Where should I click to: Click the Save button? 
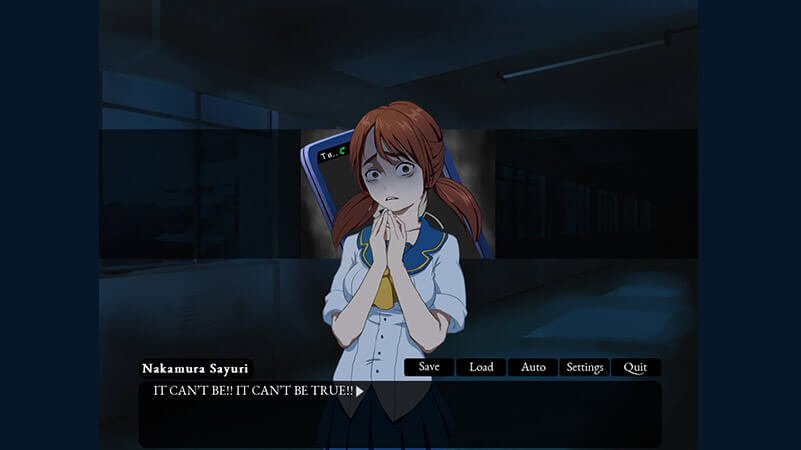point(429,367)
